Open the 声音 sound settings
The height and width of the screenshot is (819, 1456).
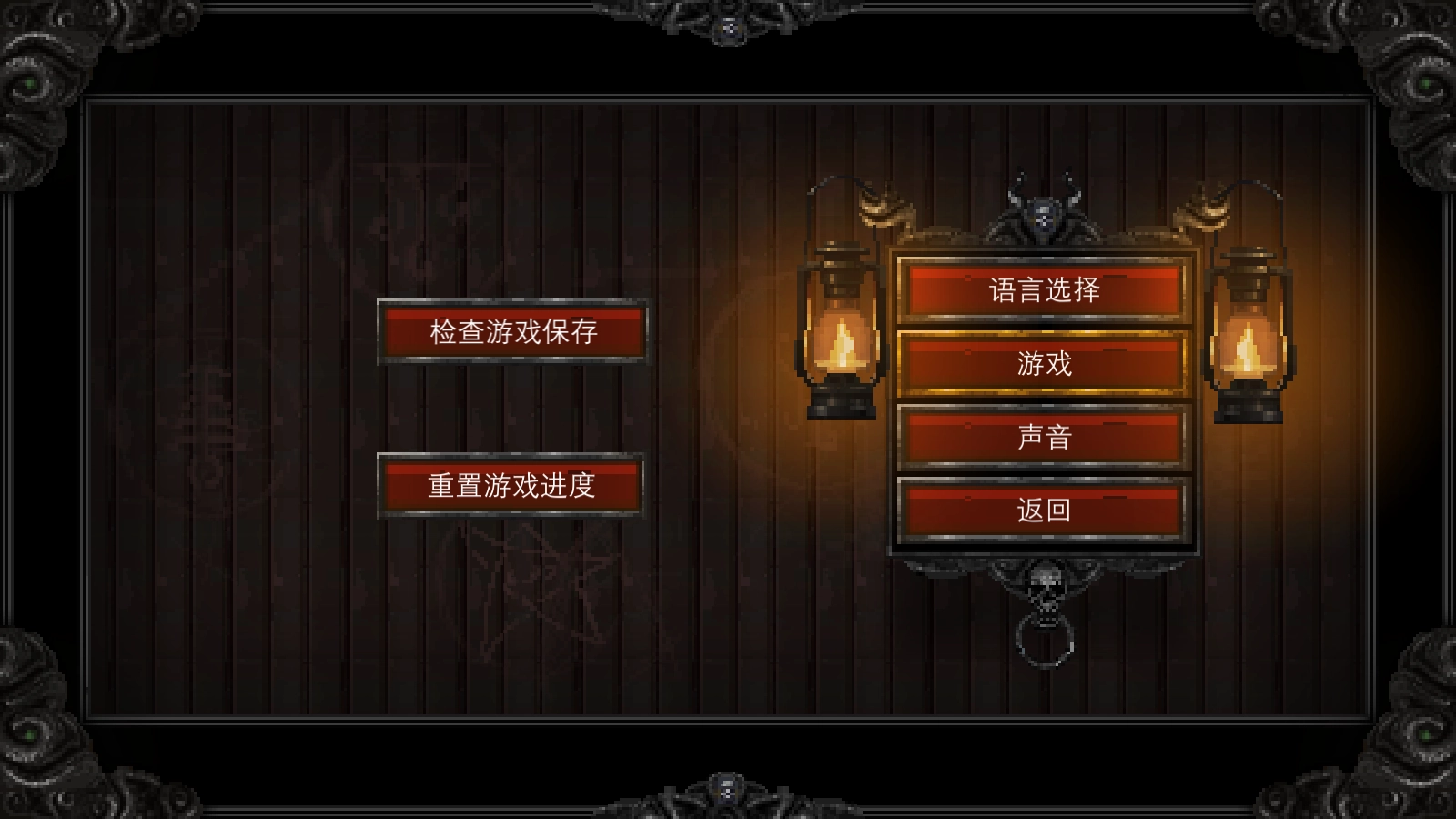(x=1043, y=438)
